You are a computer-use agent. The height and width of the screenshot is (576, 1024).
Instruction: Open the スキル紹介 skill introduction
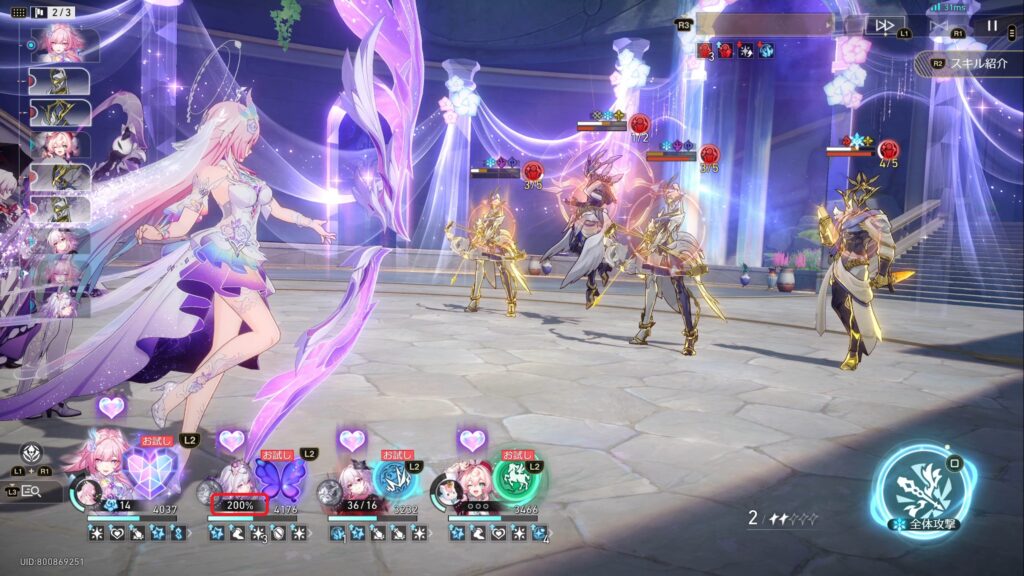(x=968, y=62)
